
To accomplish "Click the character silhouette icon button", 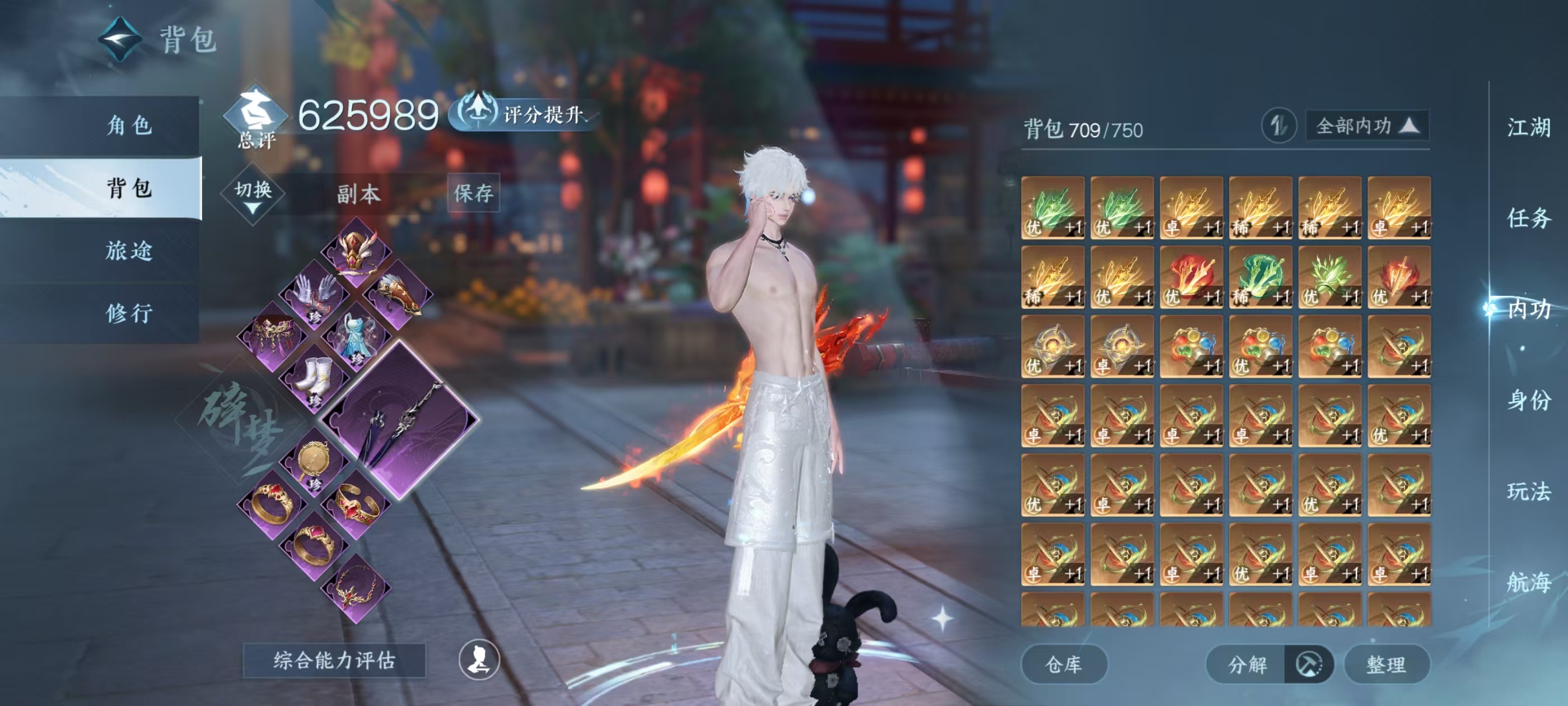I will [x=479, y=659].
